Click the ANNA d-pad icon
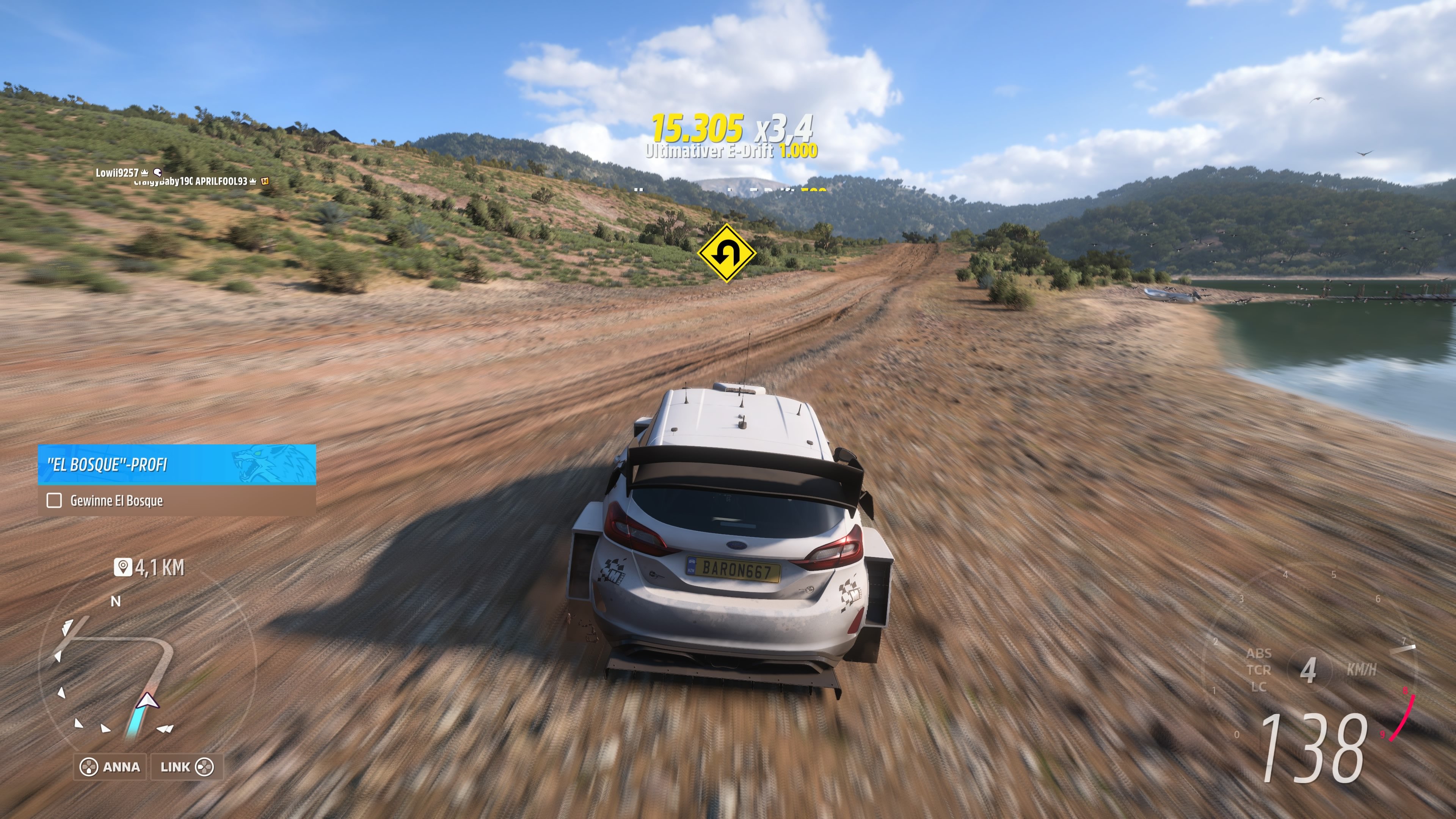The height and width of the screenshot is (819, 1456). tap(89, 767)
